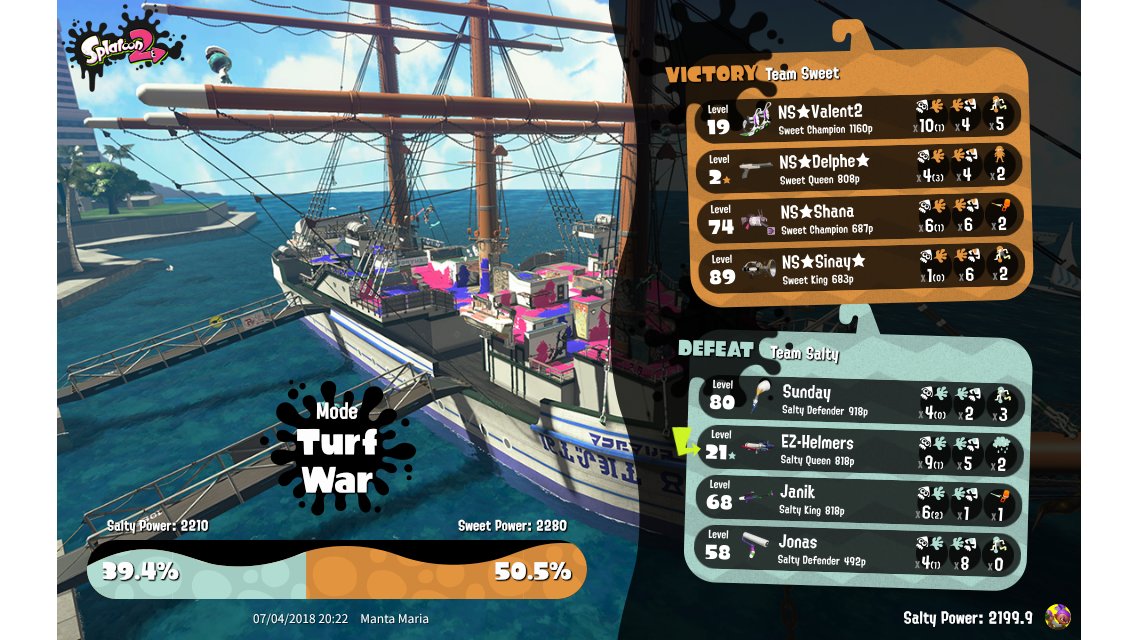
Task: Select the Jonas player row
Action: 860,549
